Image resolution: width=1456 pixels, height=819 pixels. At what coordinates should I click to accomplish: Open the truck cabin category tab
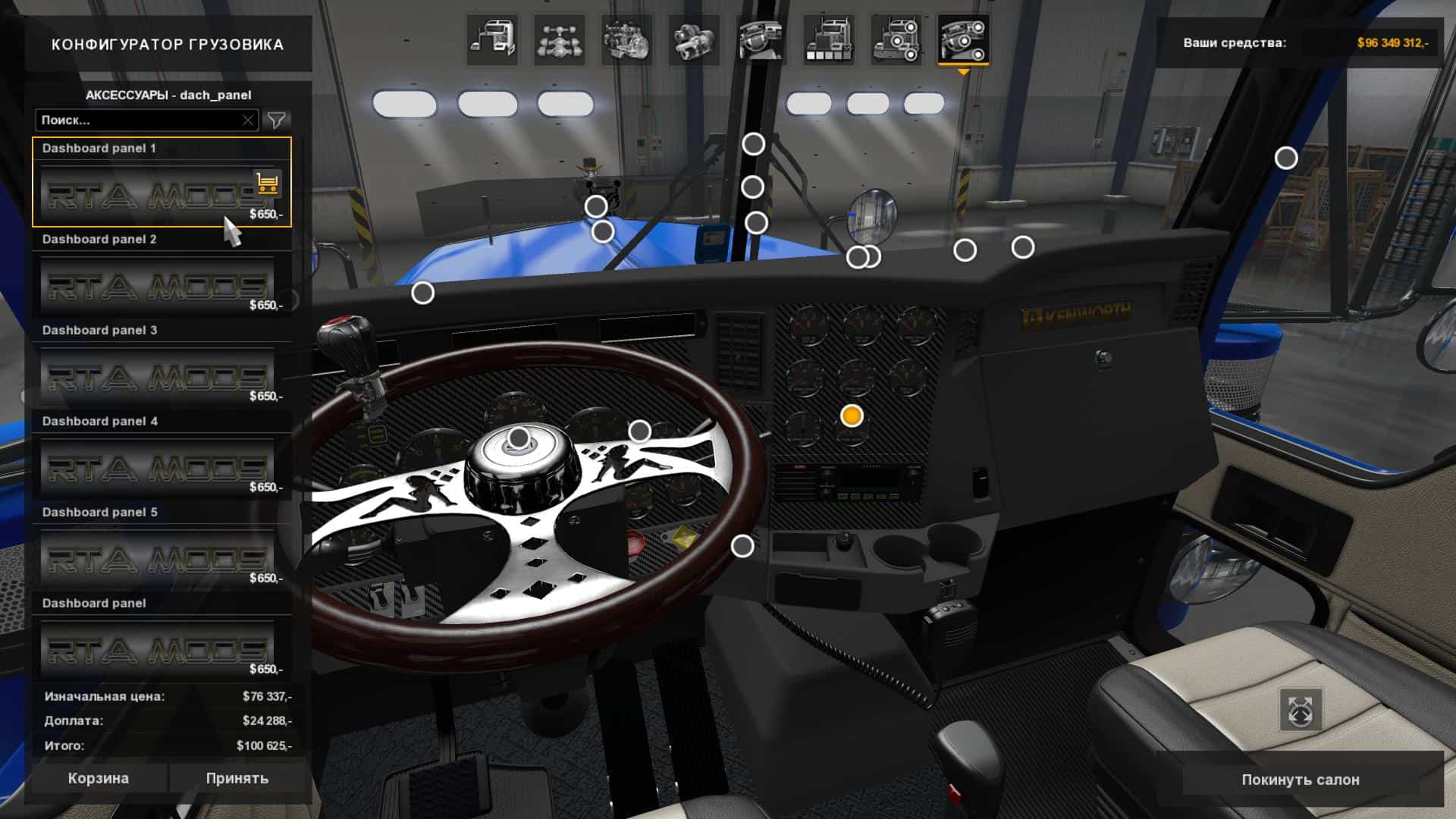coord(492,40)
